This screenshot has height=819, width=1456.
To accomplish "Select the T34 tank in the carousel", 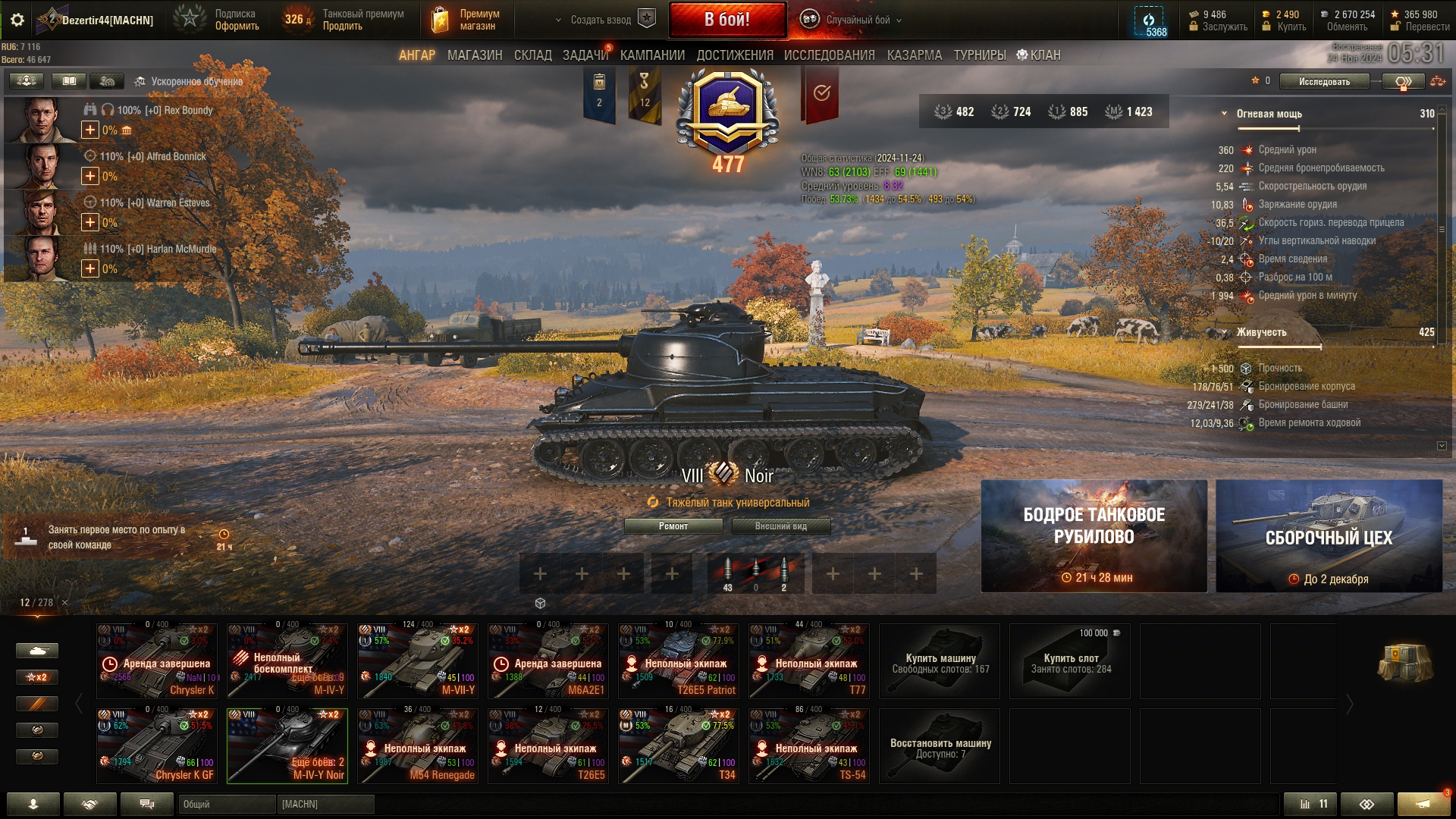I will pyautogui.click(x=678, y=746).
